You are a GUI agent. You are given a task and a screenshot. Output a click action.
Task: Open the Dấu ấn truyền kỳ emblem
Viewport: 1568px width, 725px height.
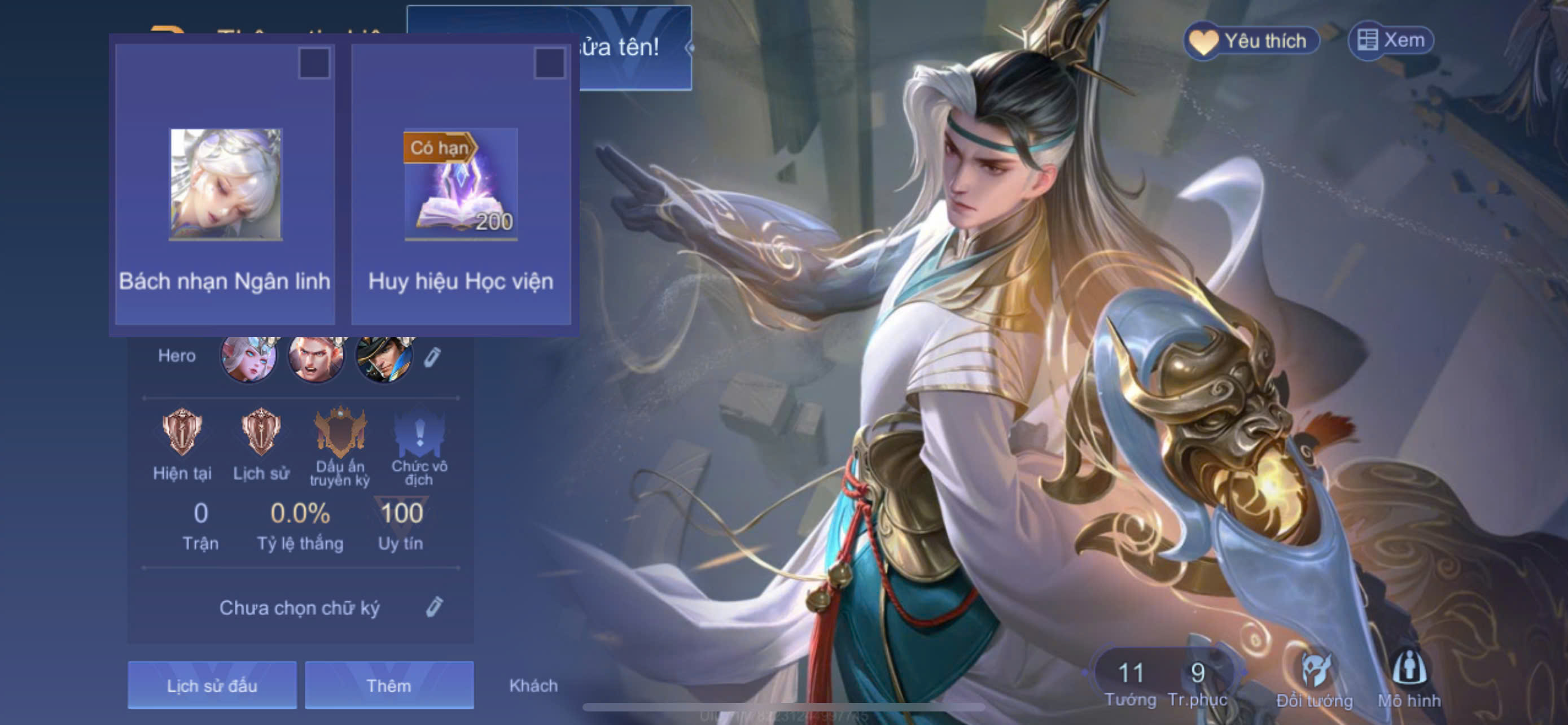(x=340, y=432)
